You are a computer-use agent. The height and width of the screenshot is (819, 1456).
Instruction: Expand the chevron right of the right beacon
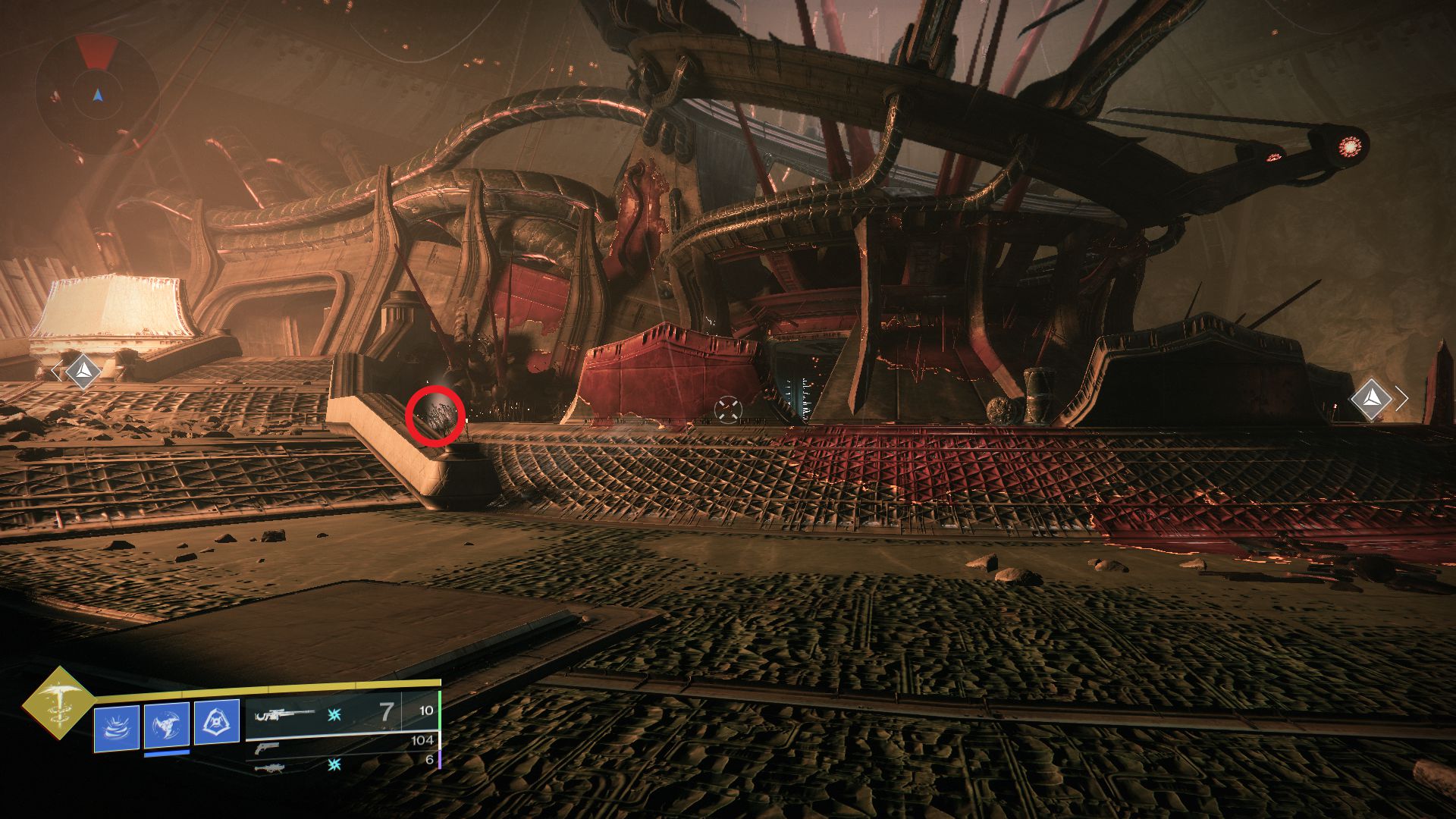pyautogui.click(x=1401, y=397)
